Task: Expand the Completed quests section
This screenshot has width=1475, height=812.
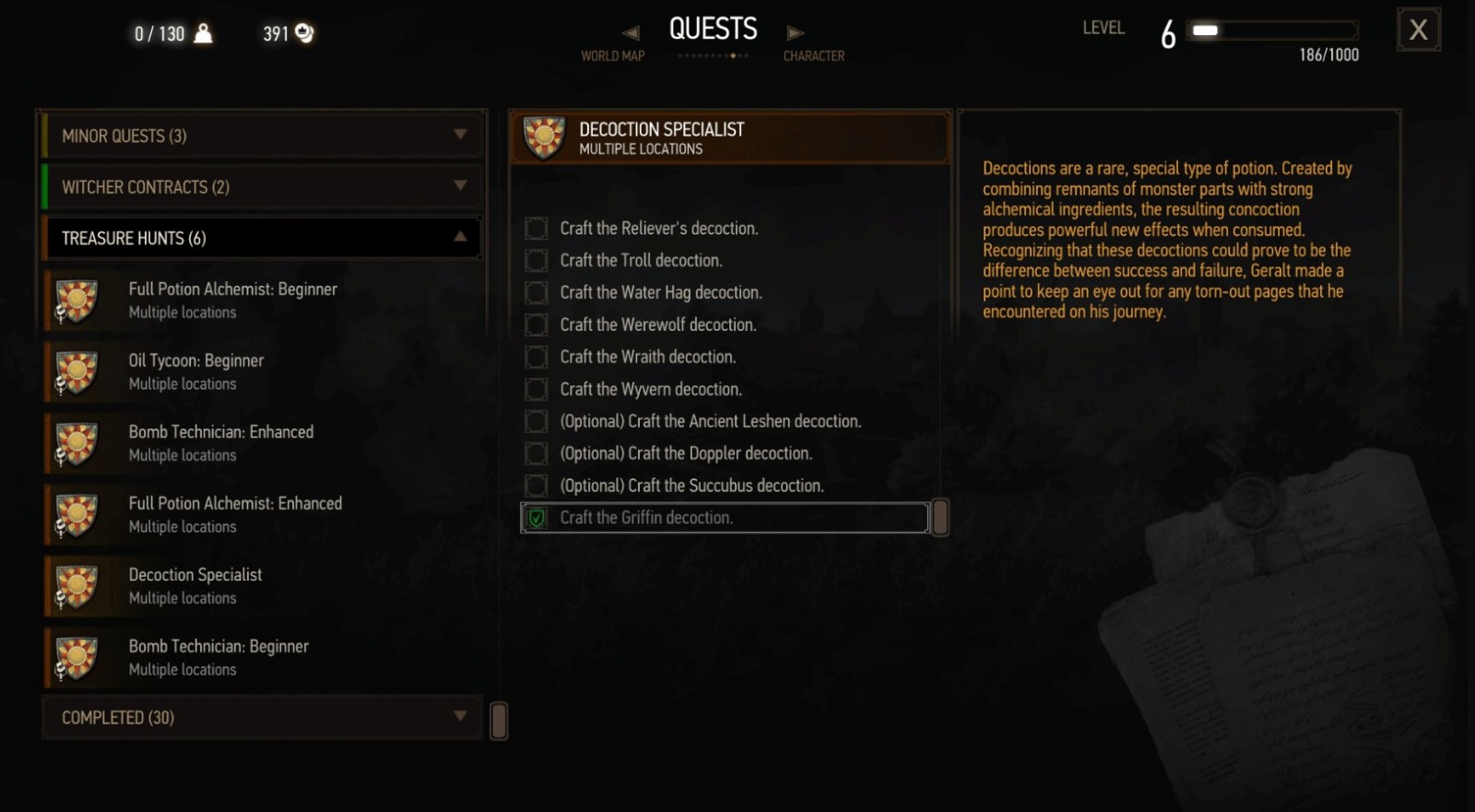Action: click(263, 717)
